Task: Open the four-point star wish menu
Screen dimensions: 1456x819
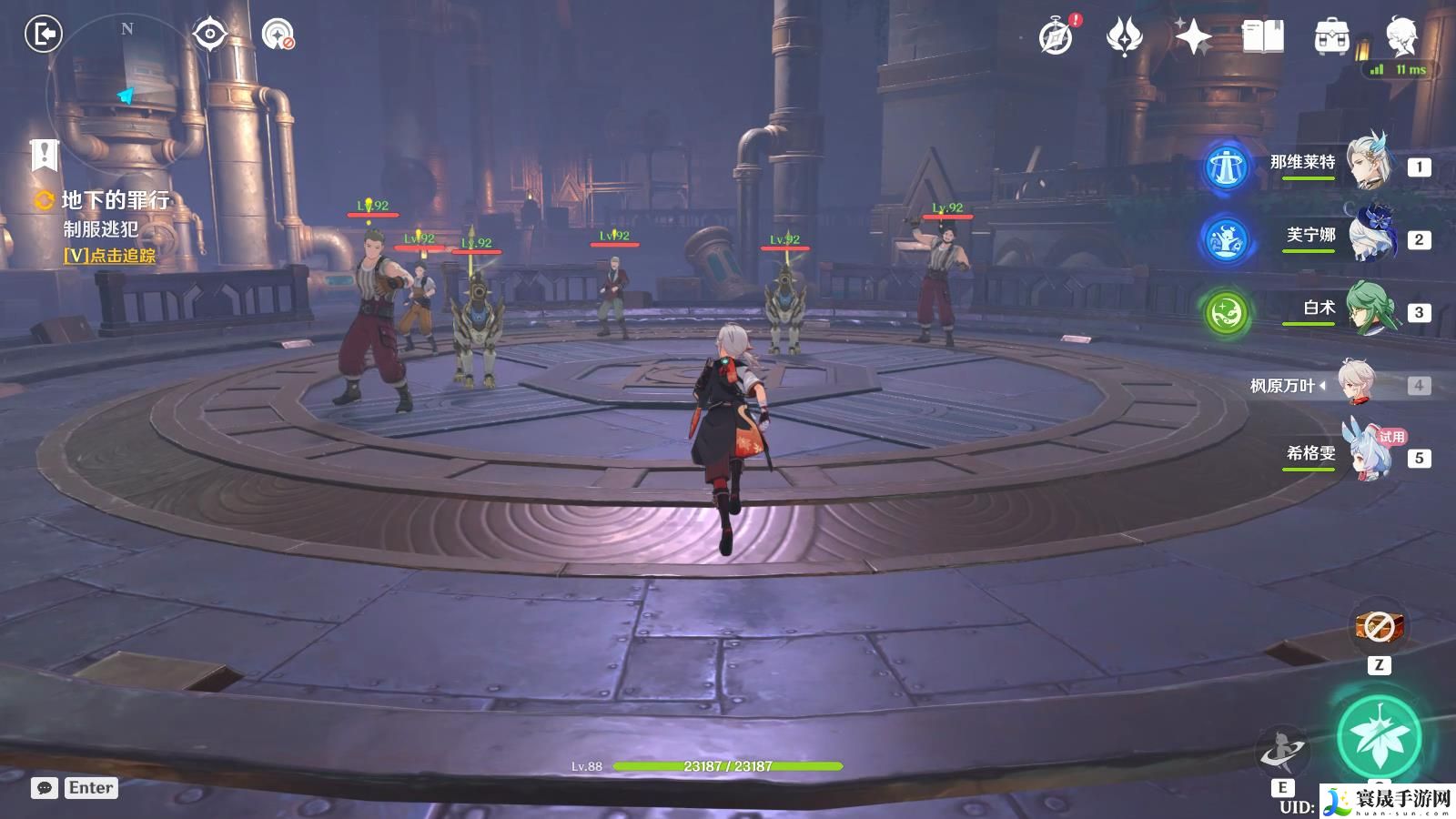Action: coord(1193,36)
